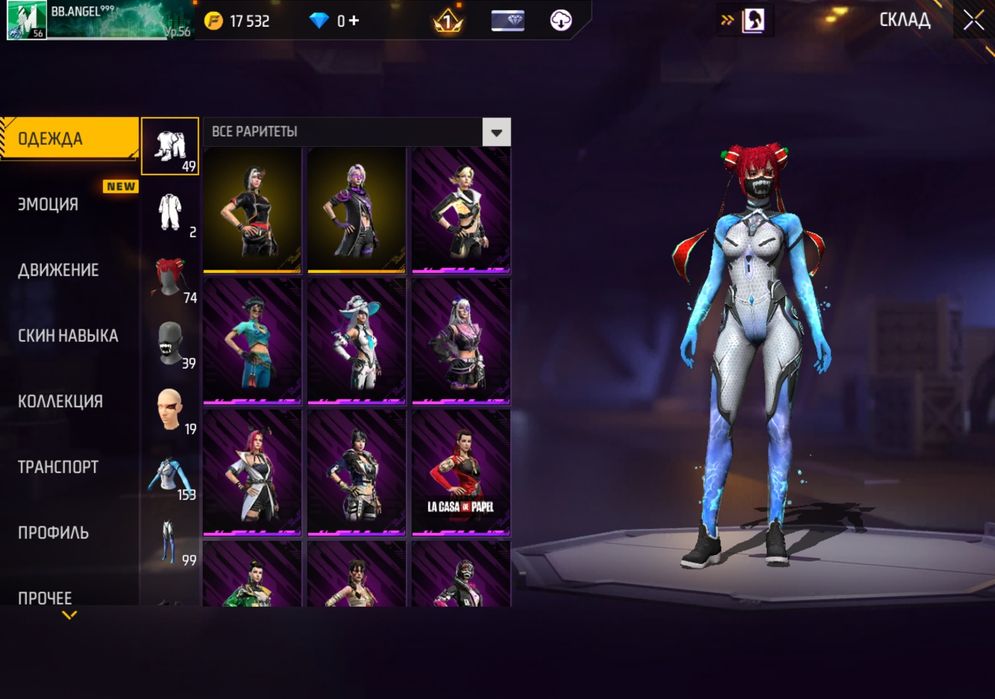Open Скин навыка section
995x699 pixels.
coord(68,336)
